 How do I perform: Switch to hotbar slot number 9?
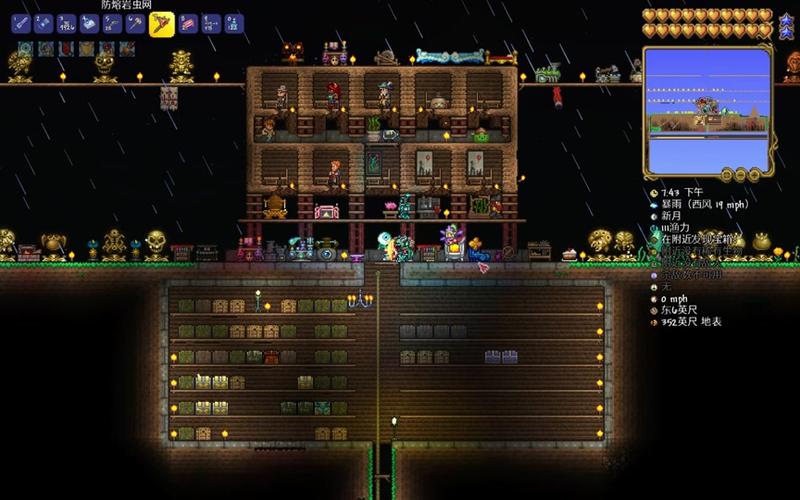tap(211, 23)
